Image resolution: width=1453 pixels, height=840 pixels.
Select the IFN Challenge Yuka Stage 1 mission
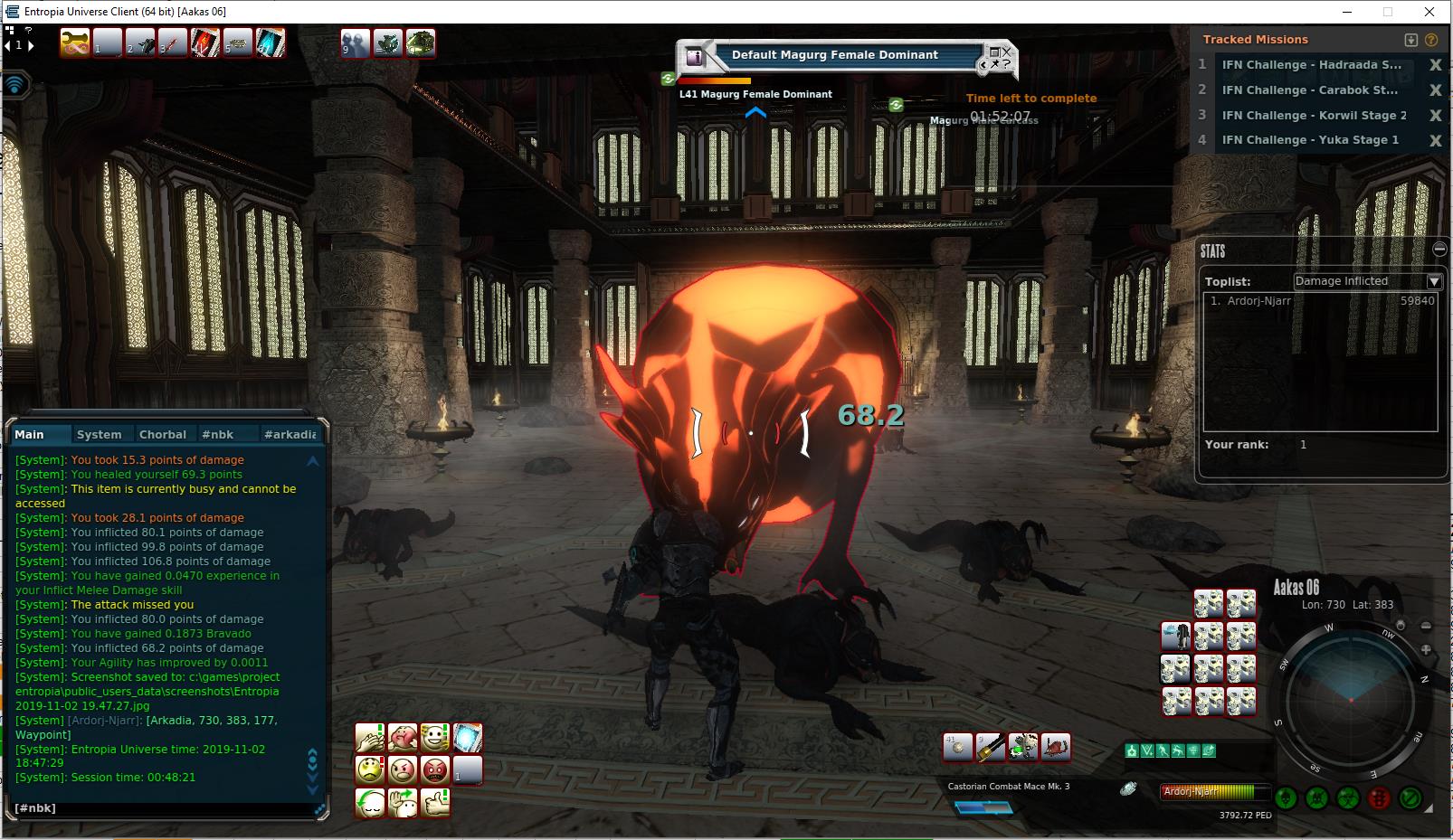pyautogui.click(x=1310, y=140)
